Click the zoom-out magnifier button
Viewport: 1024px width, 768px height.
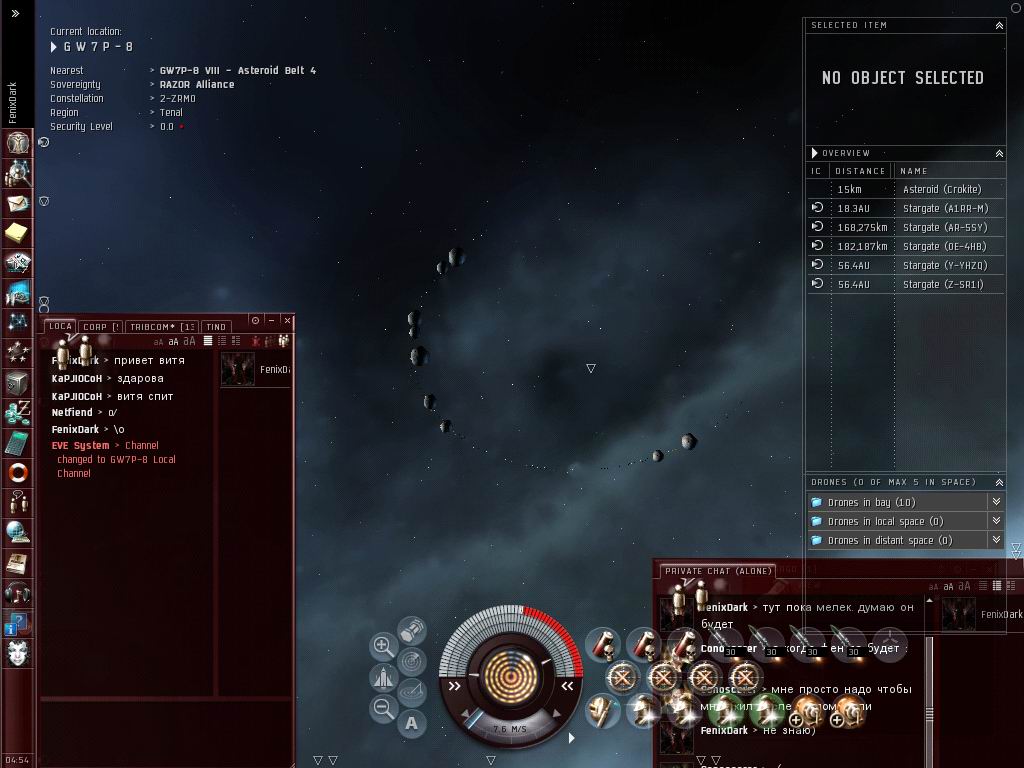click(x=383, y=709)
